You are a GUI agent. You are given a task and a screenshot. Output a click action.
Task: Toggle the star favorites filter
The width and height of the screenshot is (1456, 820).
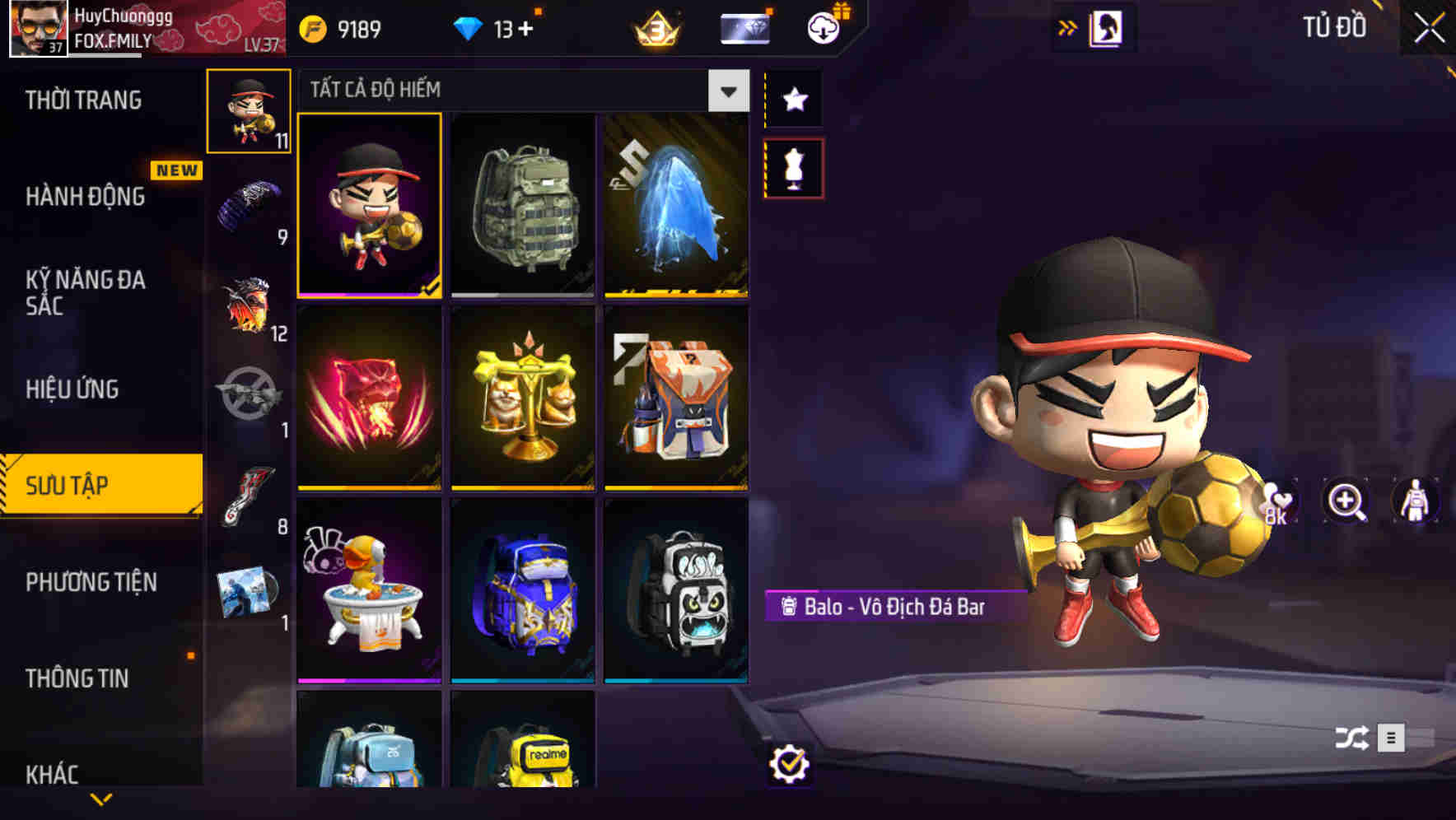[x=792, y=100]
